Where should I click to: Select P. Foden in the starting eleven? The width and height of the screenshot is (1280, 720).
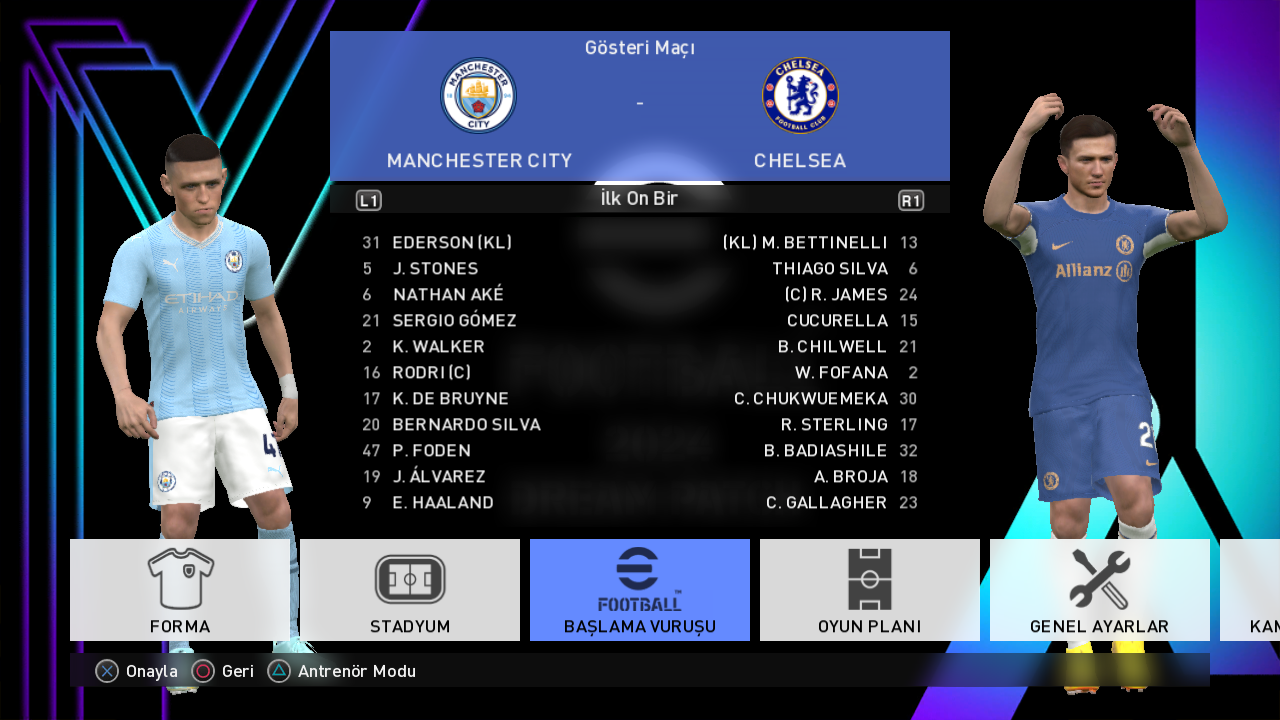[x=431, y=451]
